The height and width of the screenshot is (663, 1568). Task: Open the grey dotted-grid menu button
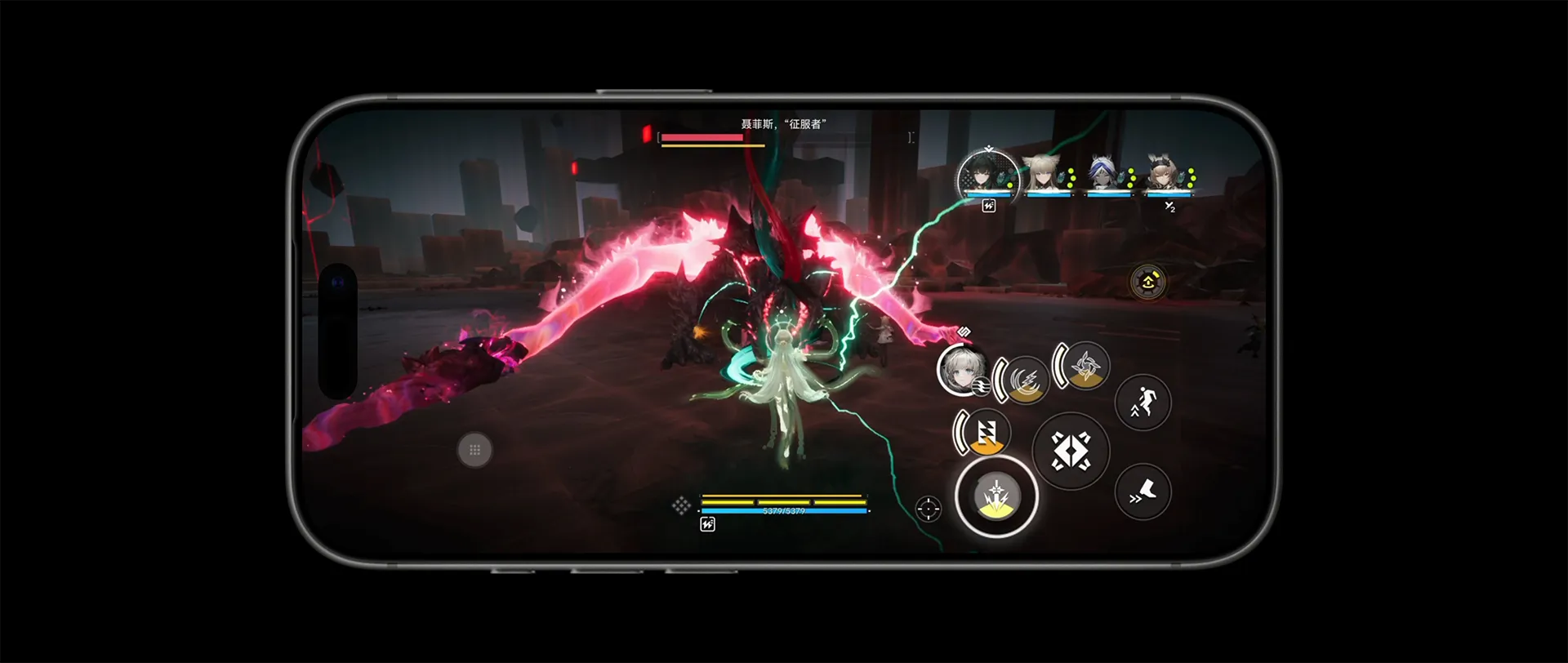tap(474, 450)
